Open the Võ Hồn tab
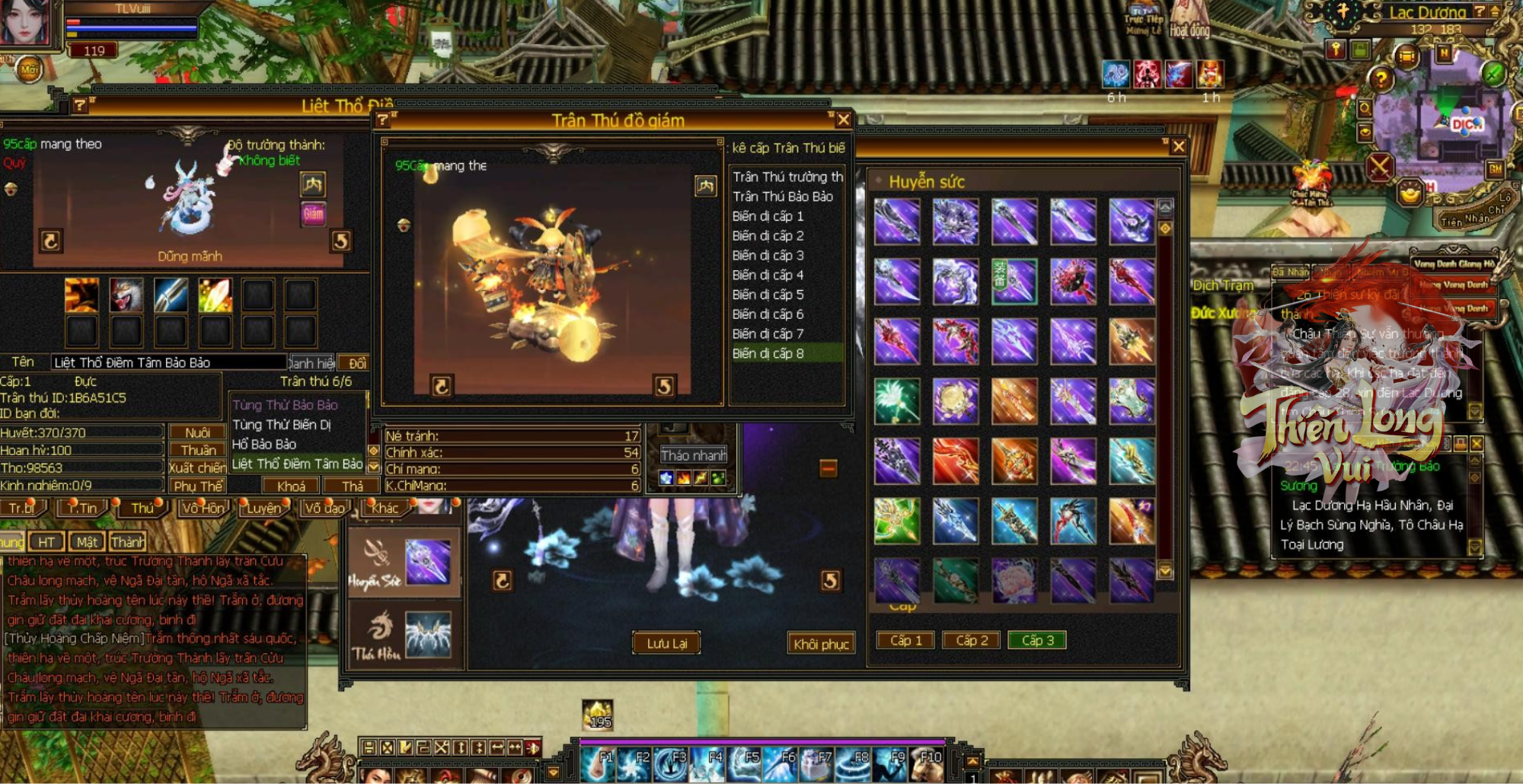The width and height of the screenshot is (1523, 784). [x=203, y=508]
